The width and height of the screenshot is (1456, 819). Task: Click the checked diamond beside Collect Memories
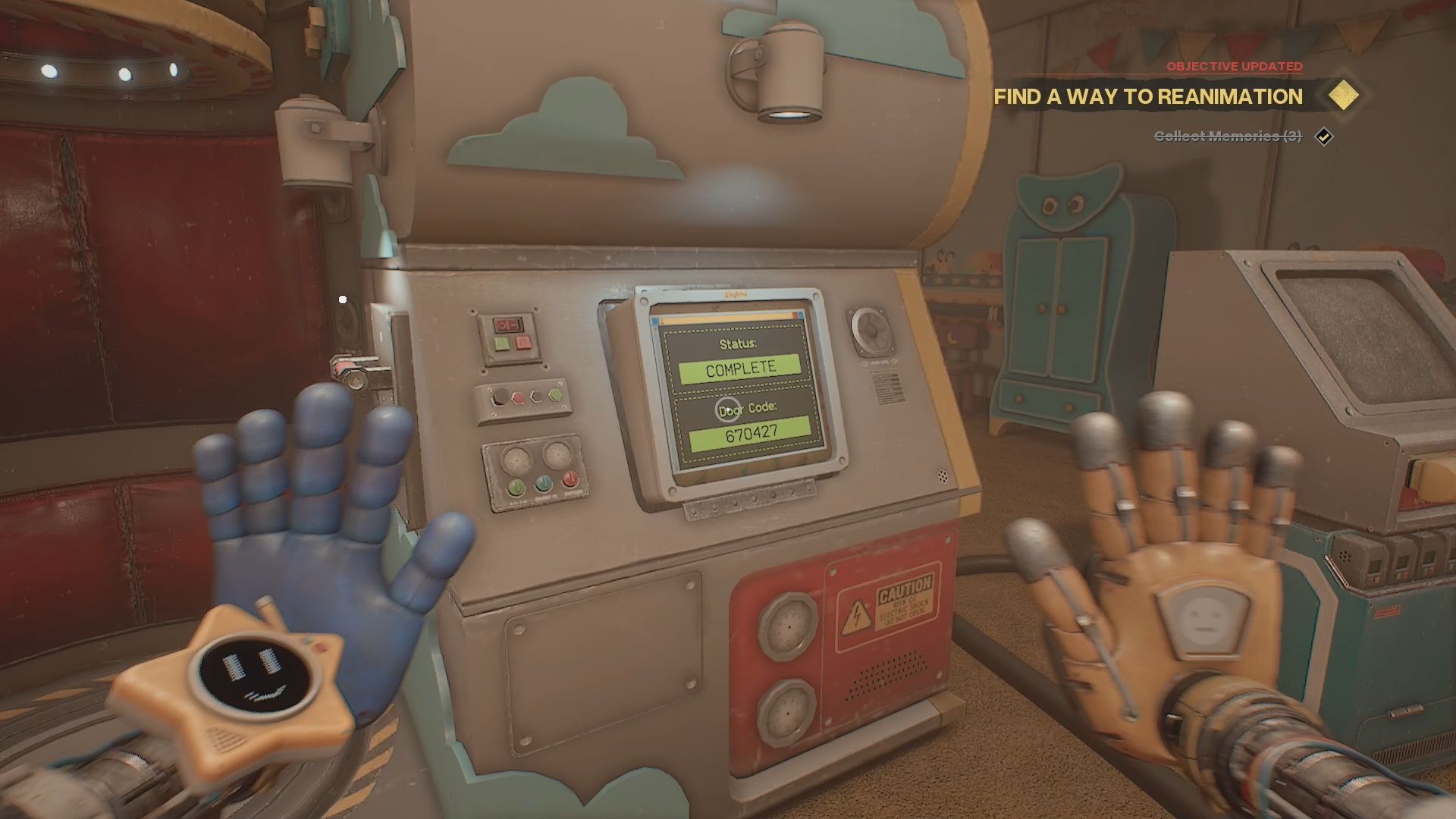click(x=1324, y=136)
